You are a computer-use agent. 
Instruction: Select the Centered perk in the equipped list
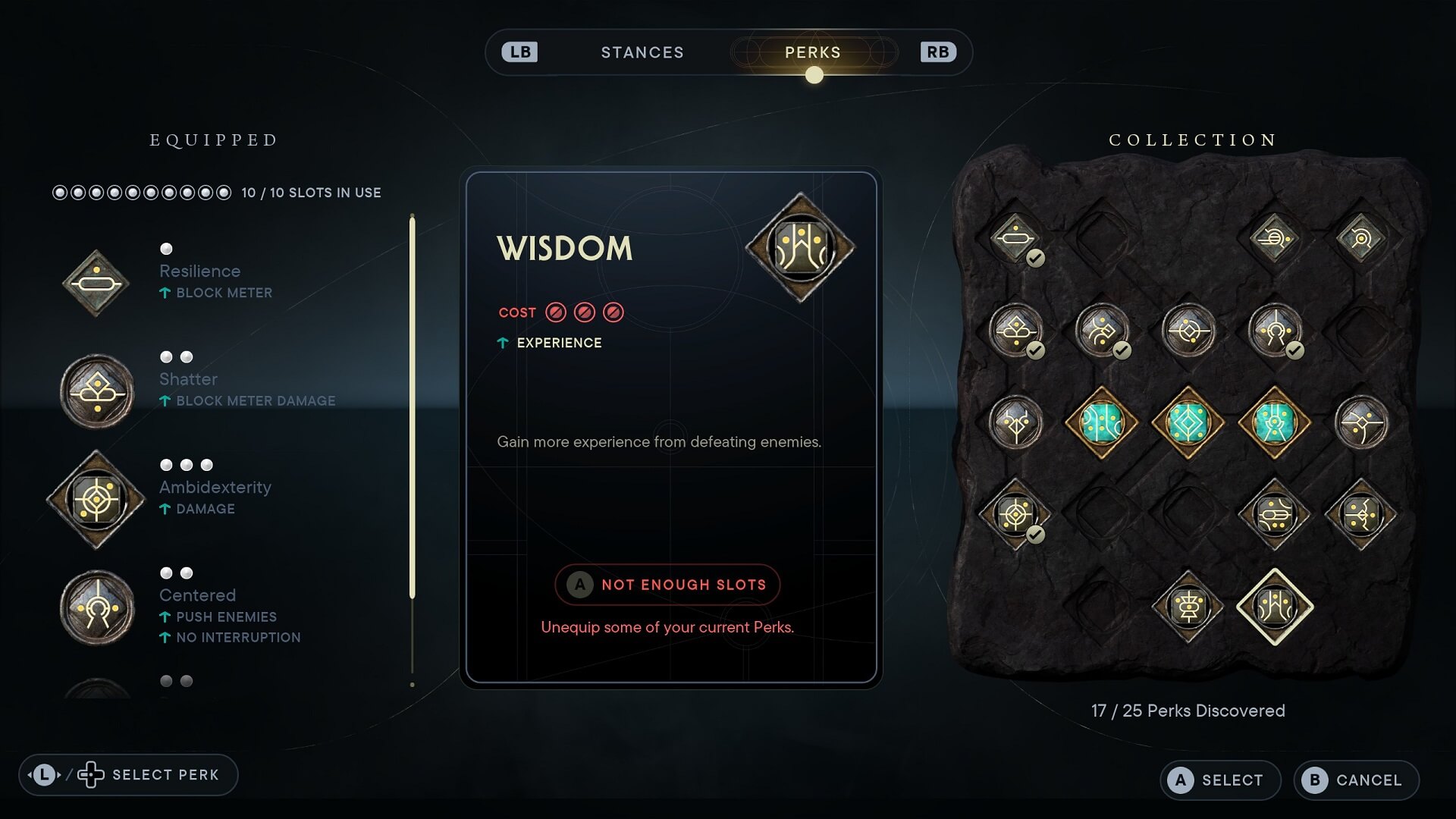[x=96, y=607]
